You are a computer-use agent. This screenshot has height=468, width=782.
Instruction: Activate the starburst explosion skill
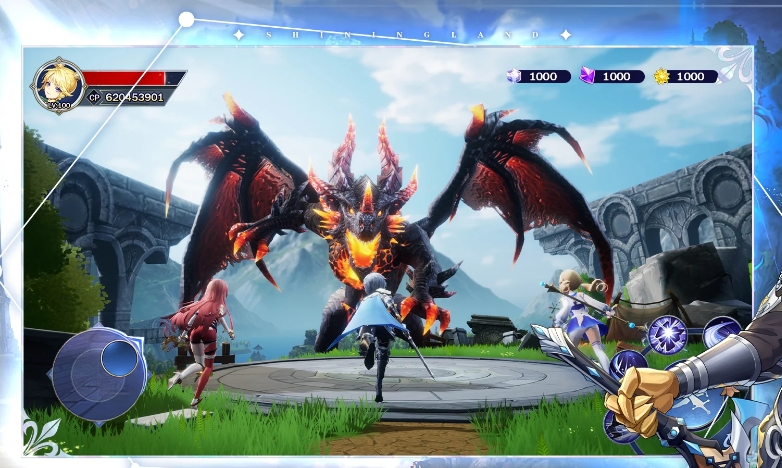(x=667, y=334)
